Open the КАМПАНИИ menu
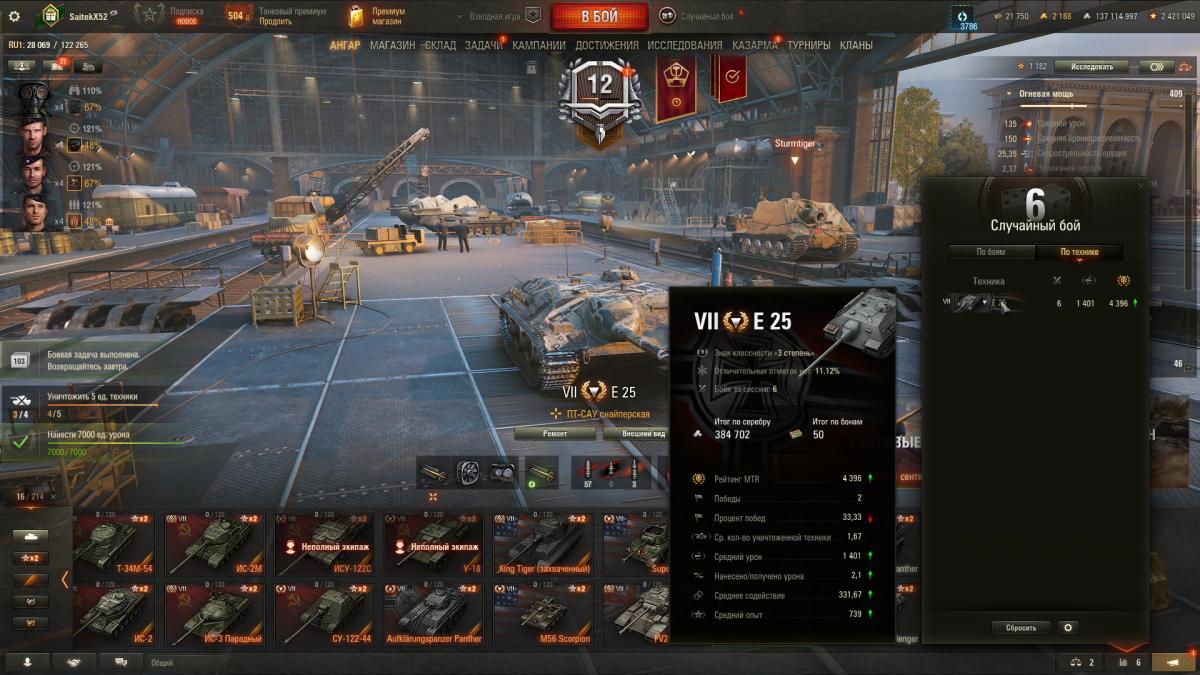 click(x=539, y=45)
